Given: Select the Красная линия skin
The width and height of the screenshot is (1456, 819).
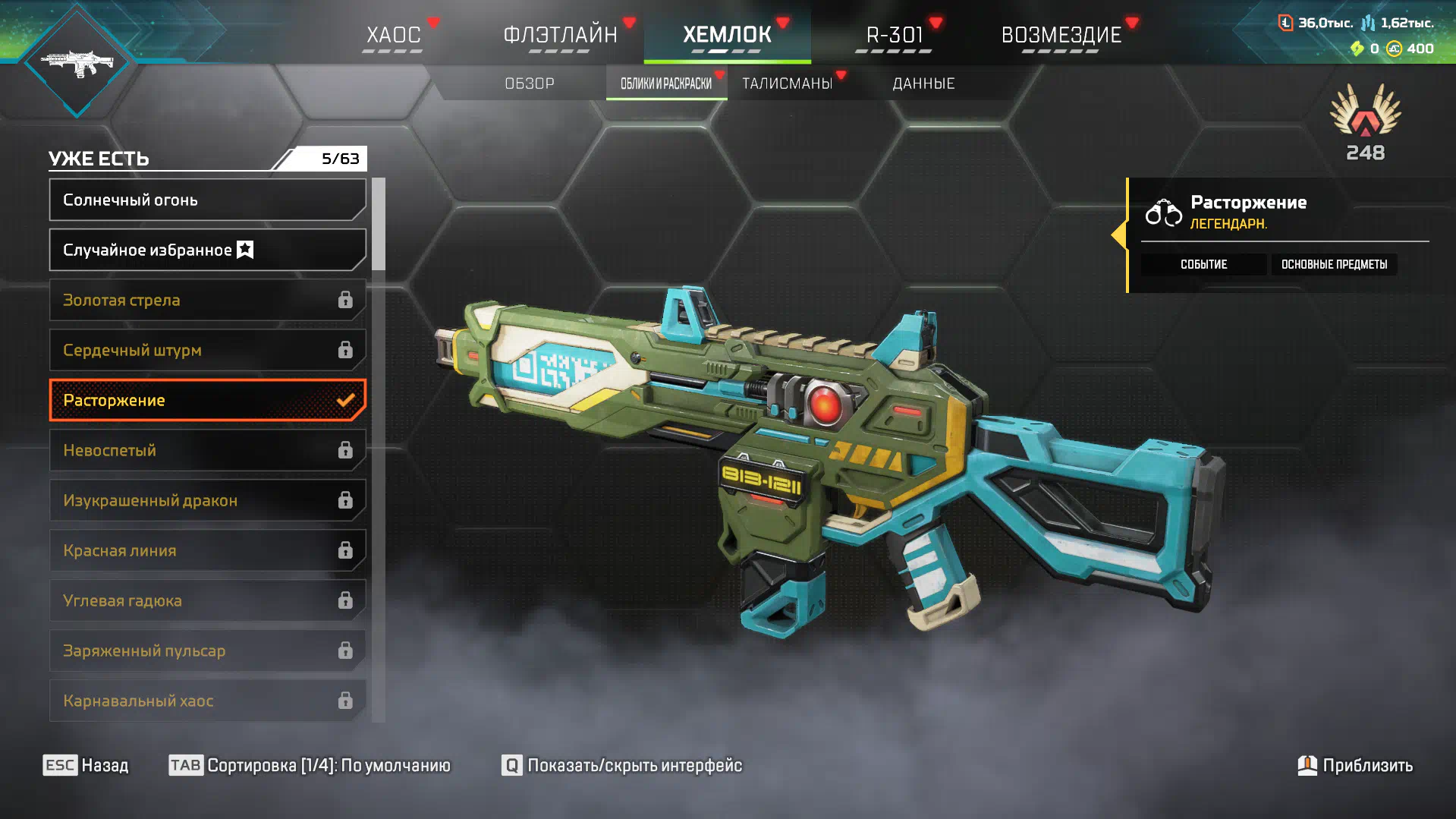Looking at the screenshot, I should coord(207,550).
